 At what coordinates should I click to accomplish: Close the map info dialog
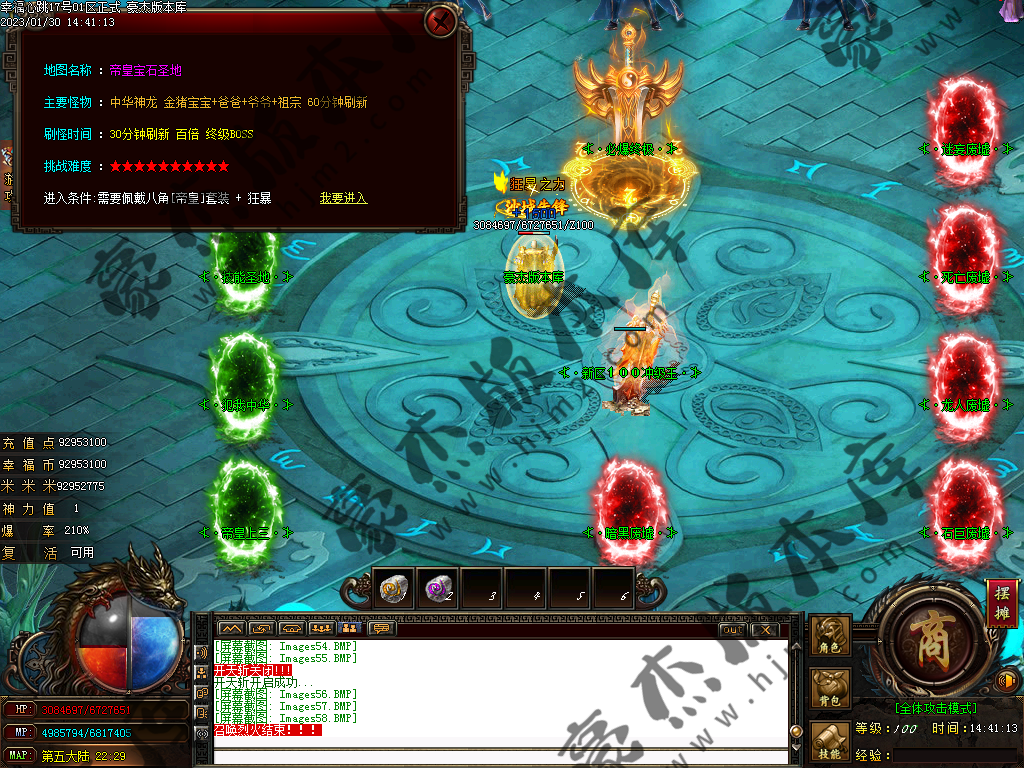440,21
